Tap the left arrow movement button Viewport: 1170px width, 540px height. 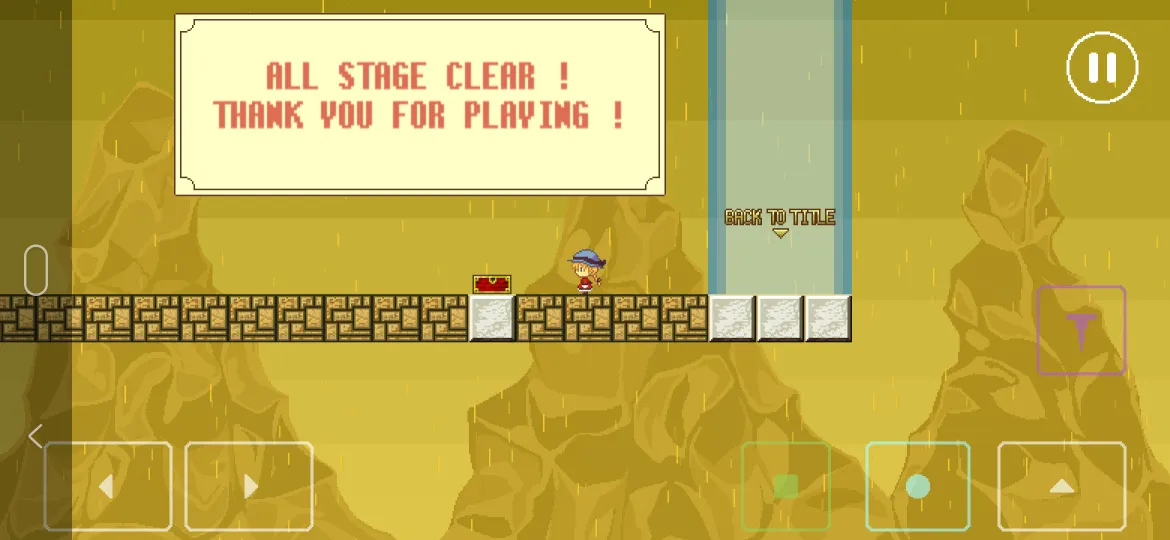[108, 486]
